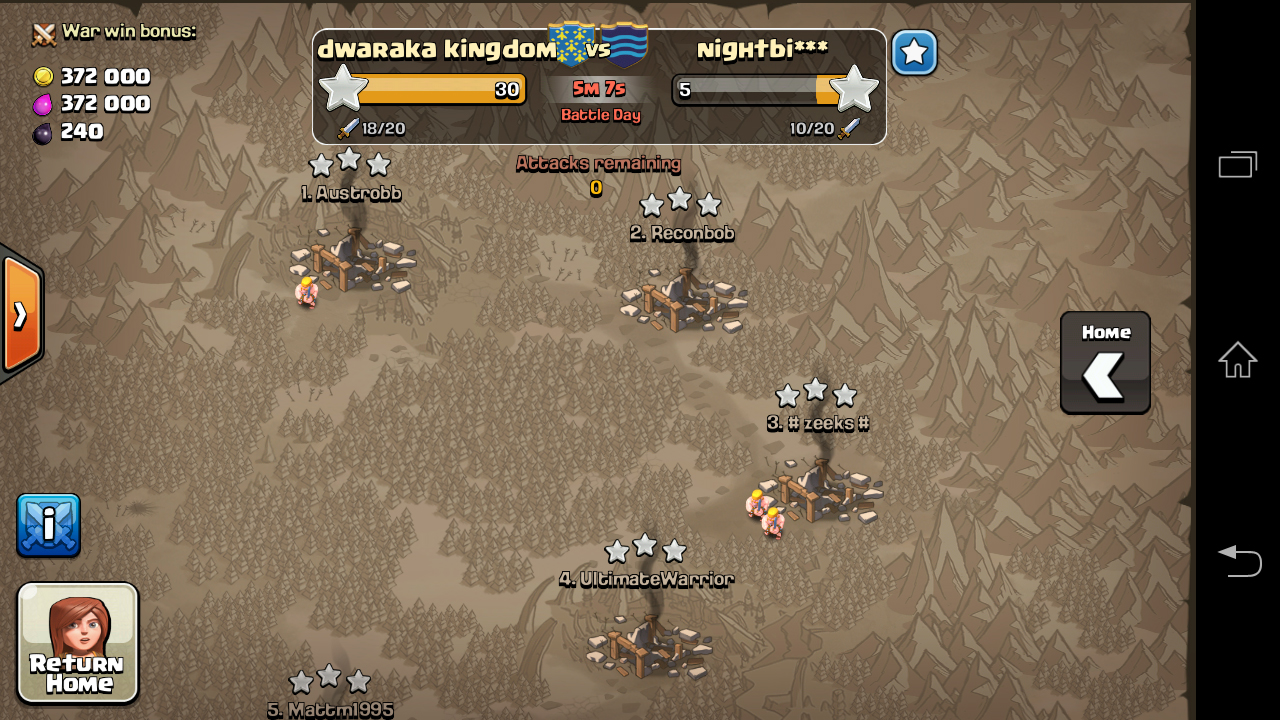Toggle stars above Austrobb's base
The height and width of the screenshot is (720, 1280).
[x=349, y=163]
